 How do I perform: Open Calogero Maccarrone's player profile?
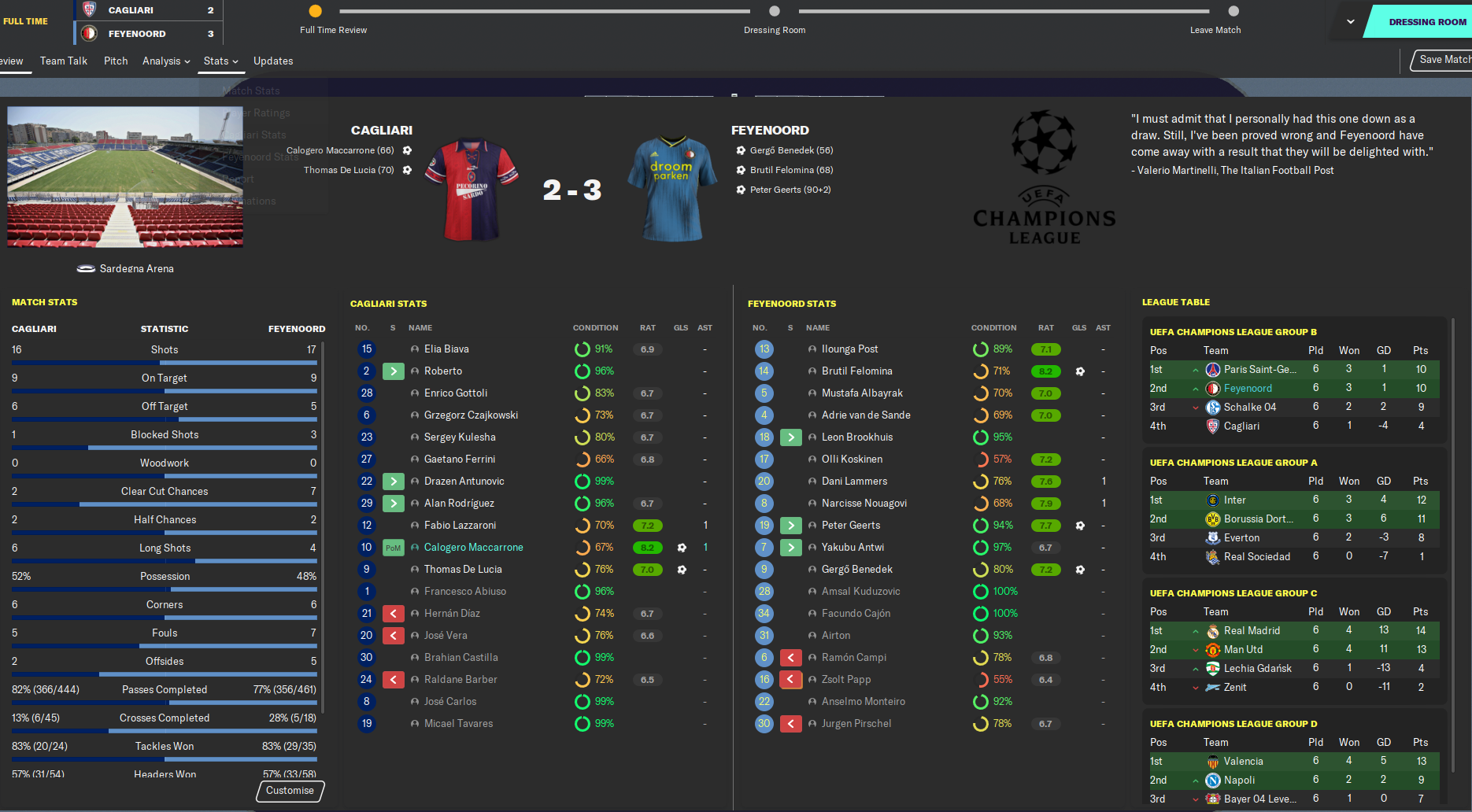(x=473, y=548)
